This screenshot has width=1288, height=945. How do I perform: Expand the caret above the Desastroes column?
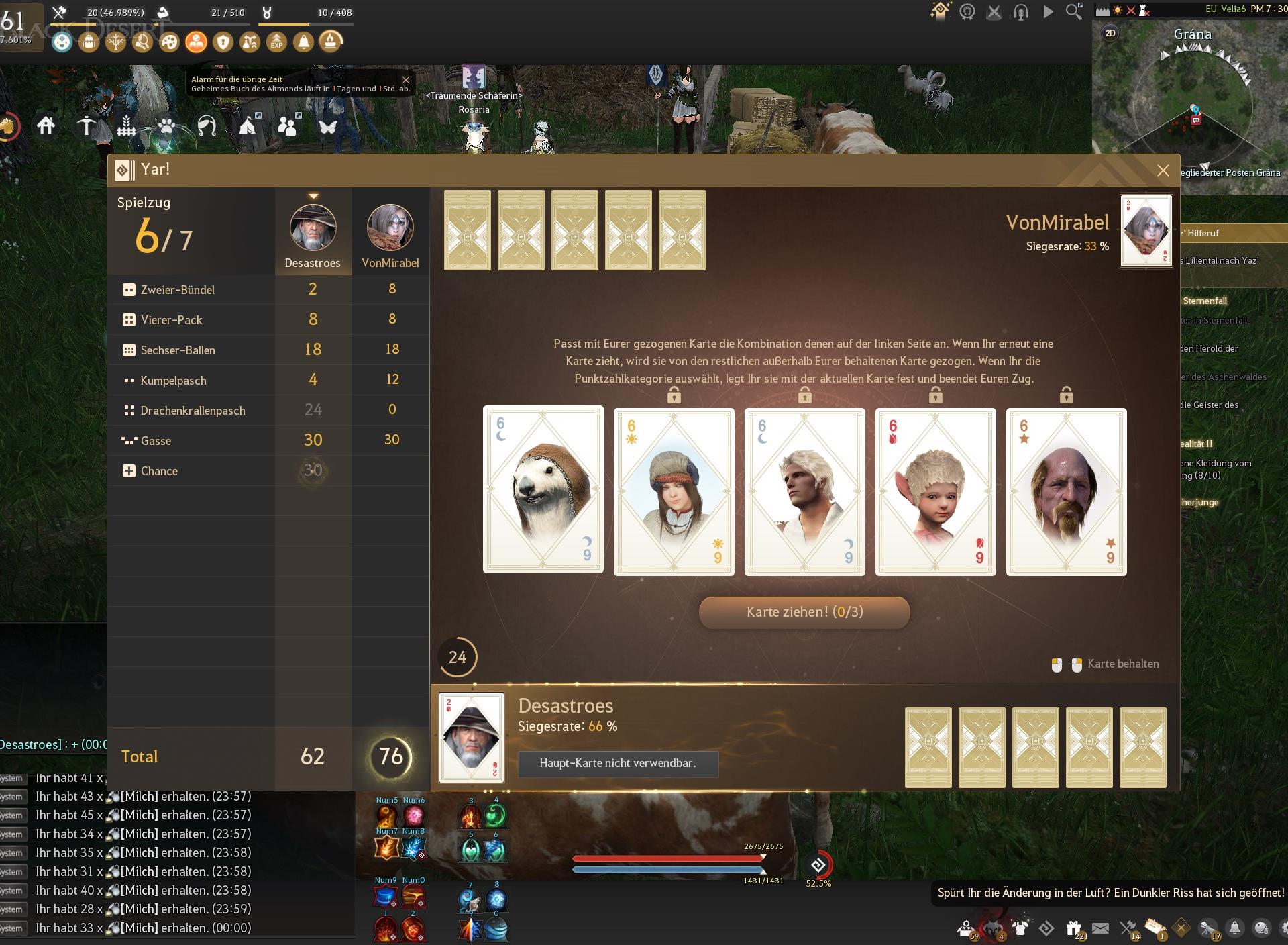[313, 195]
